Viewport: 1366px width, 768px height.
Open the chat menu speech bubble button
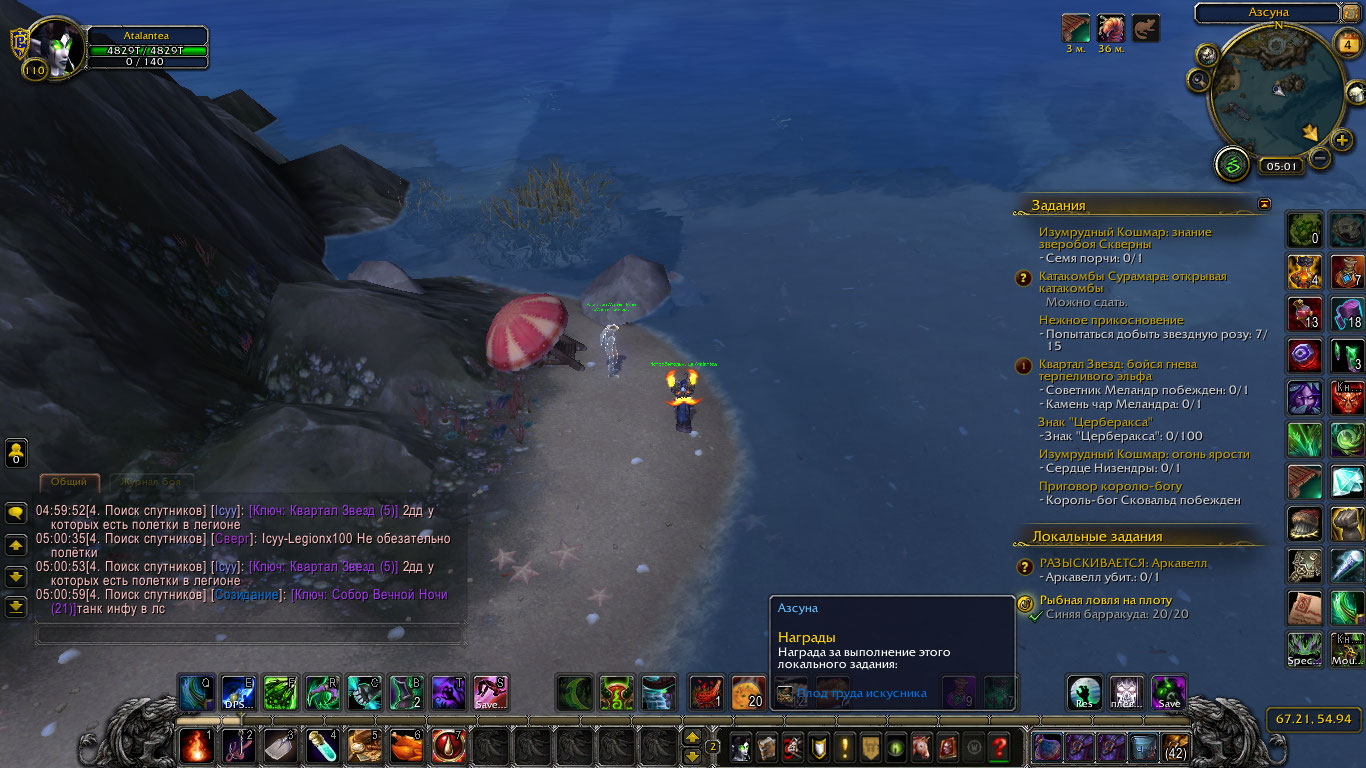pos(16,513)
